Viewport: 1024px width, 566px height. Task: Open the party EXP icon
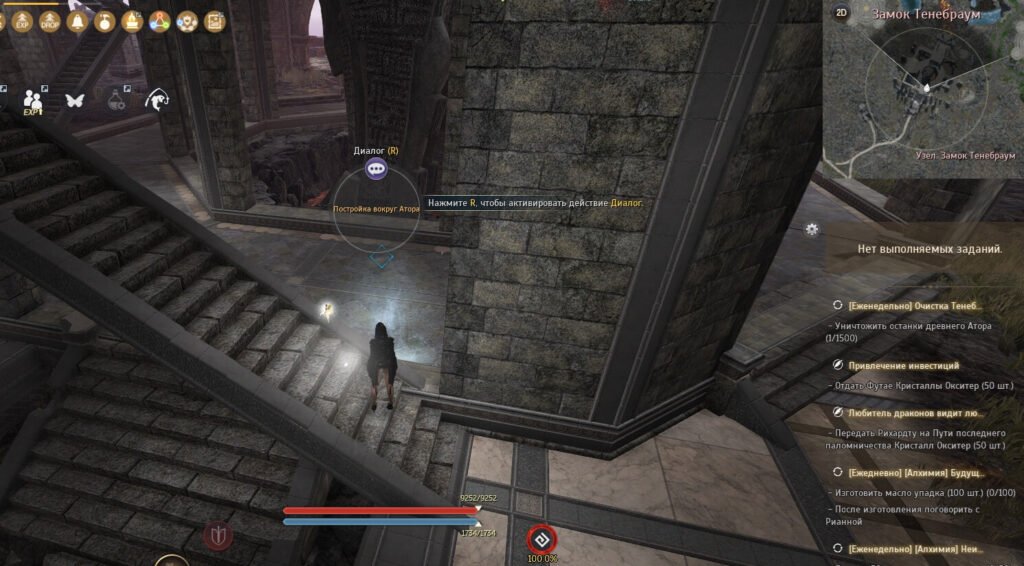(x=34, y=100)
